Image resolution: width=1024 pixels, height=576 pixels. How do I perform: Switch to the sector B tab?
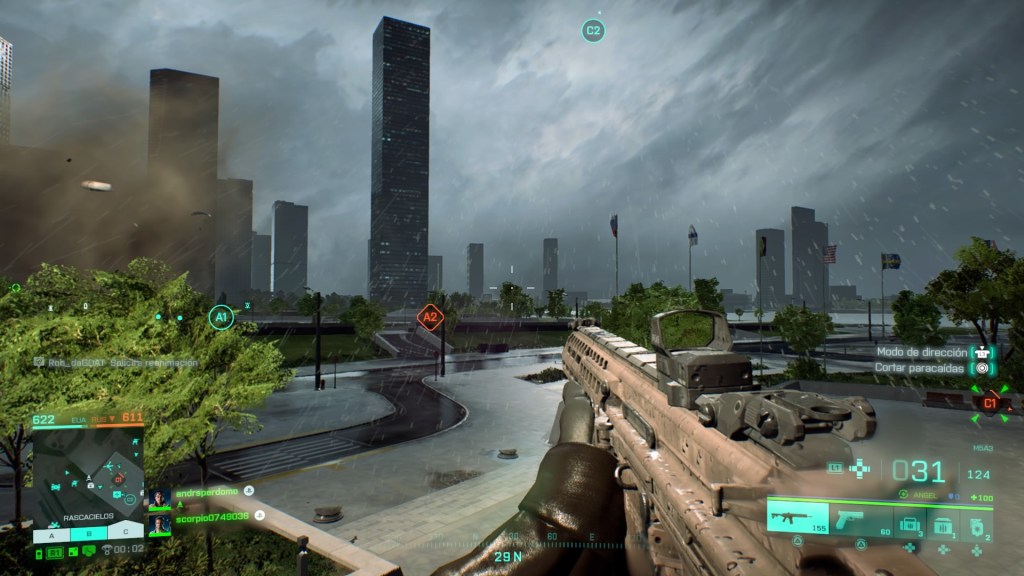[x=89, y=534]
